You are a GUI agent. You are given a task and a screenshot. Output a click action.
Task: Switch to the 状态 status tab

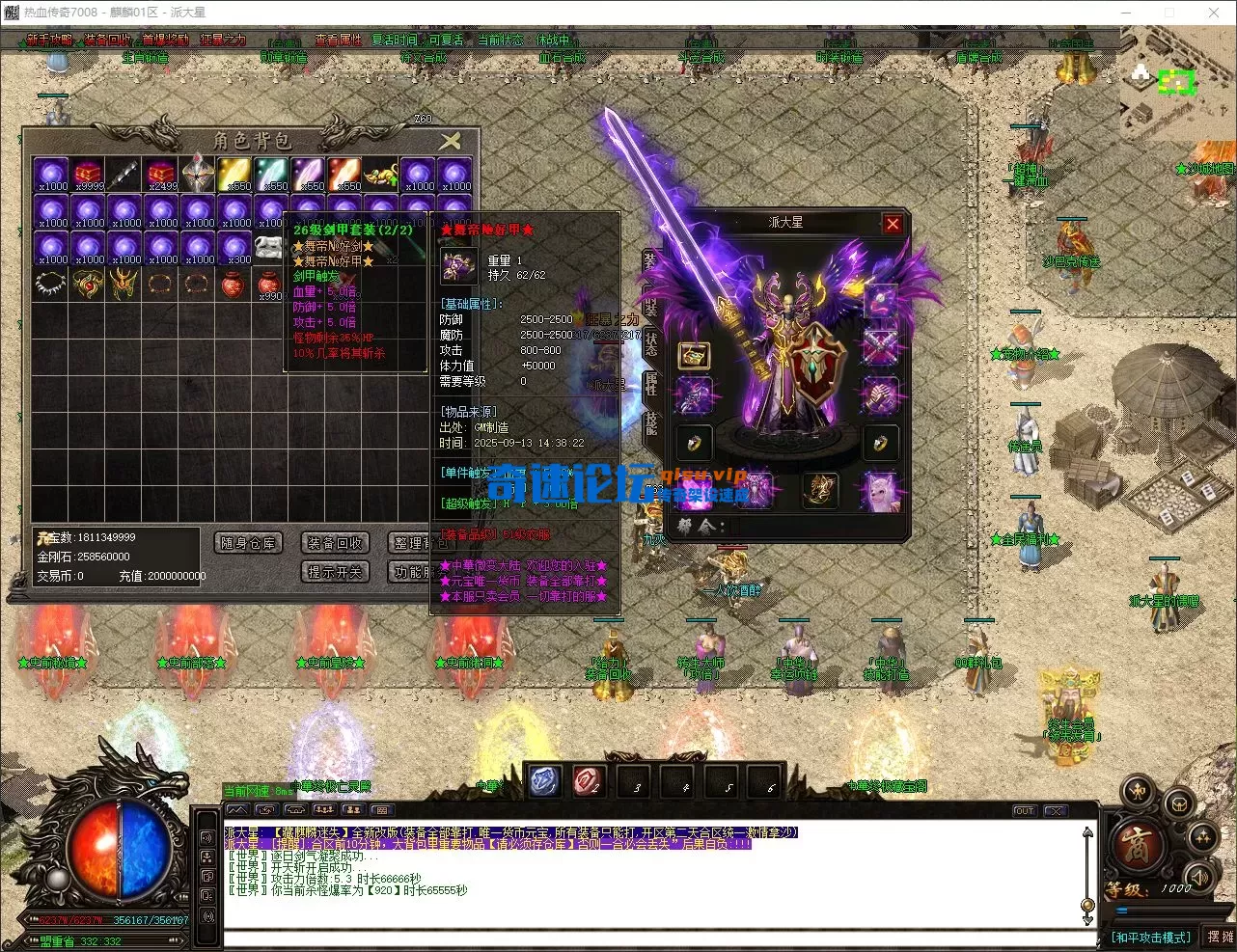651,343
